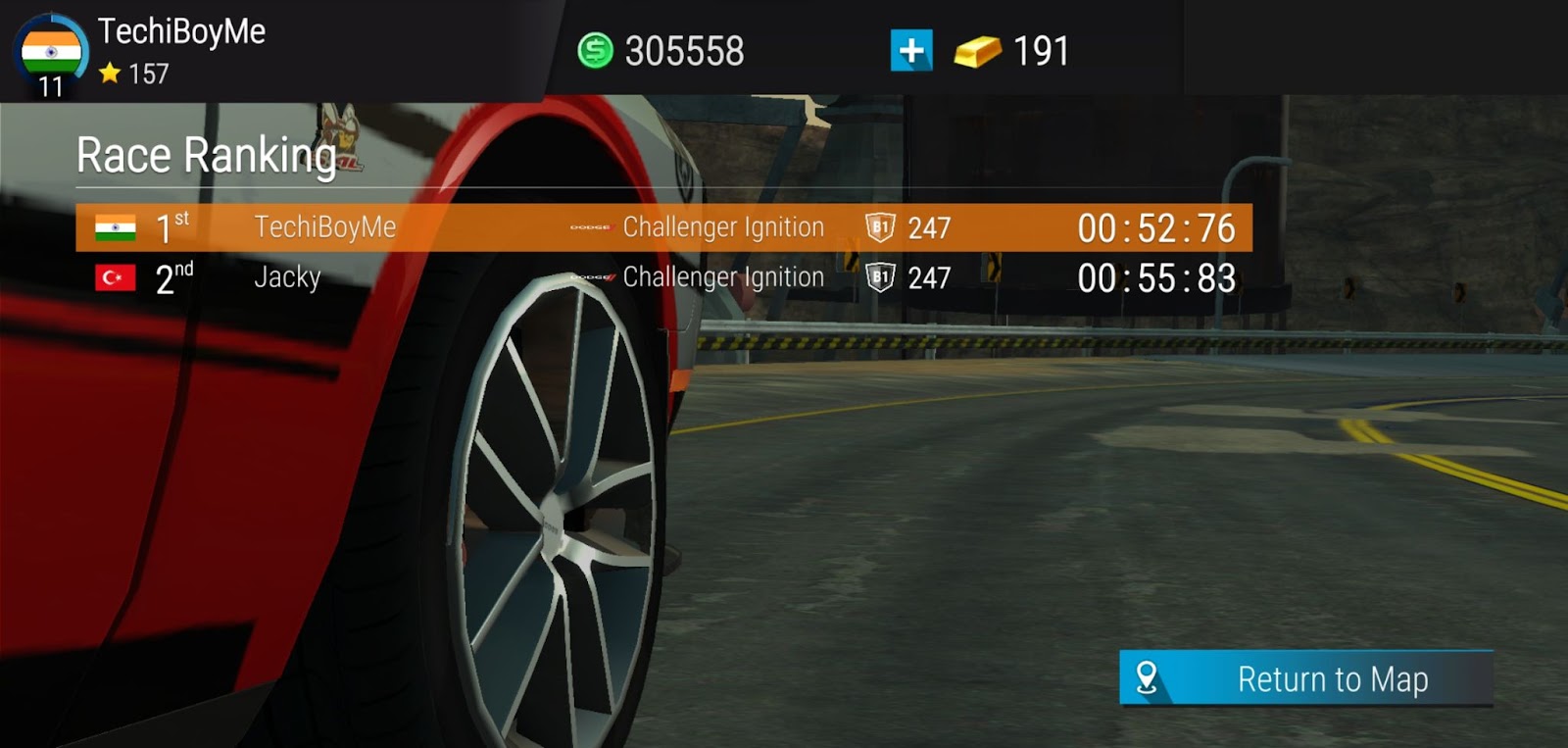
Task: Return to Map after the race
Action: pyautogui.click(x=1305, y=678)
